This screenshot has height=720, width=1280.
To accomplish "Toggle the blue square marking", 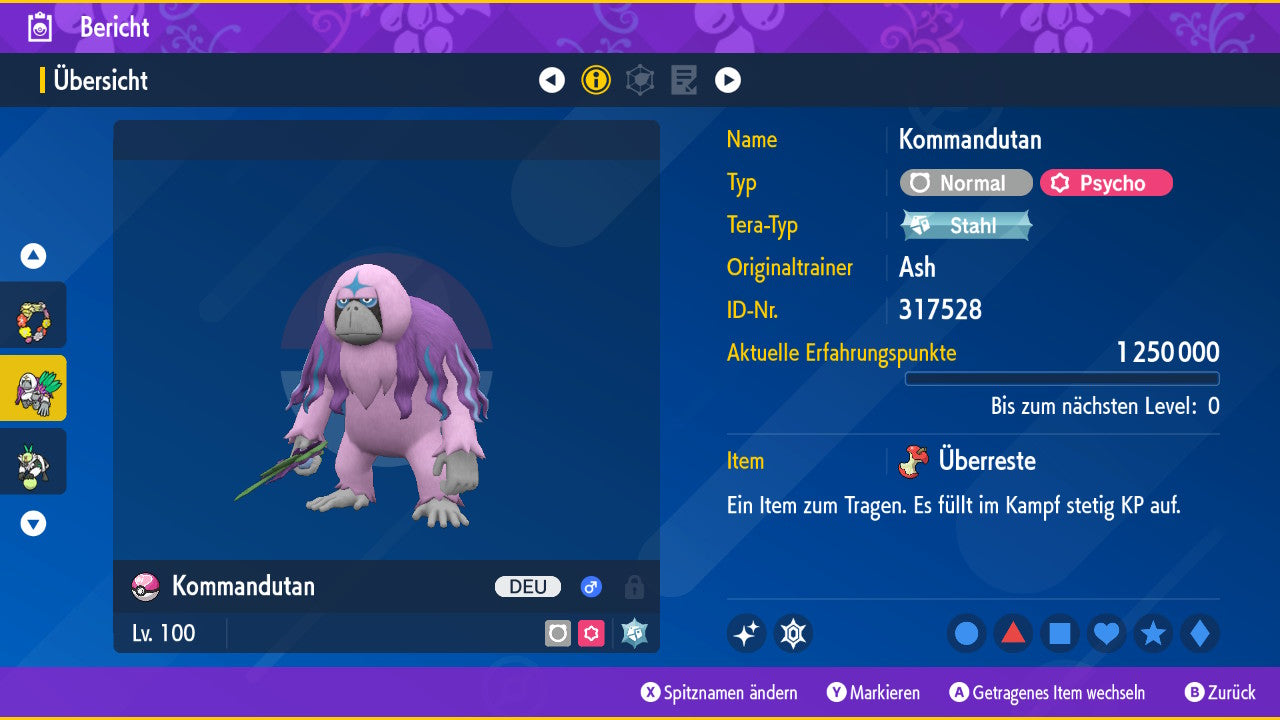I will 1060,633.
